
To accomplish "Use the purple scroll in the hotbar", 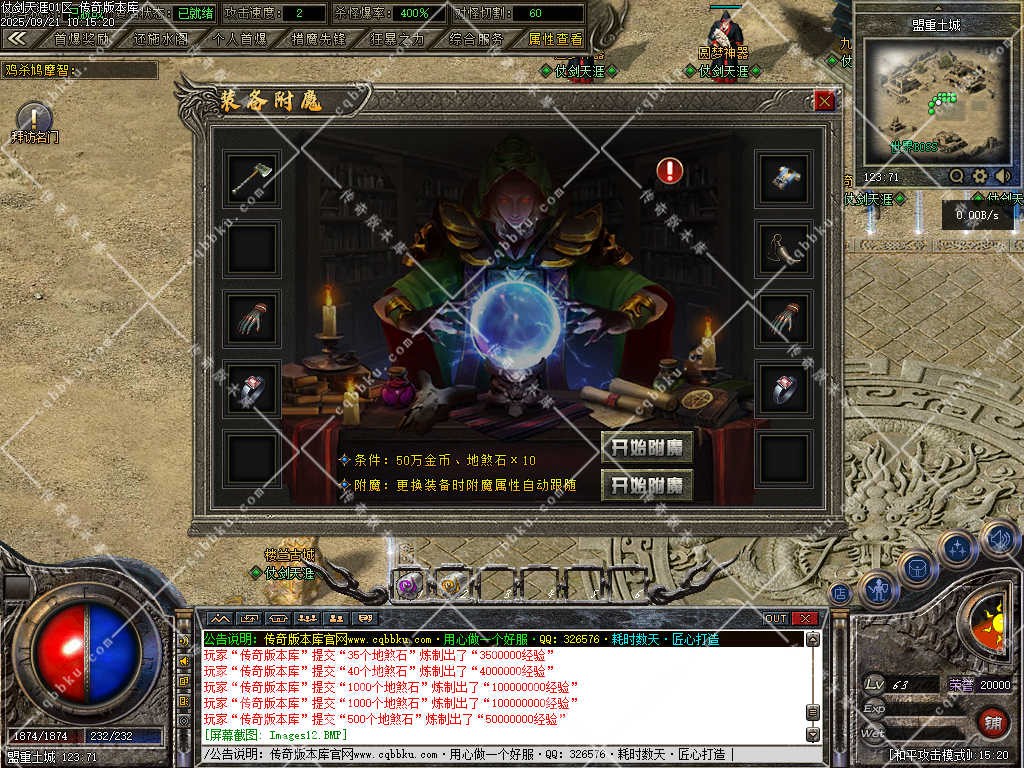I will point(407,585).
